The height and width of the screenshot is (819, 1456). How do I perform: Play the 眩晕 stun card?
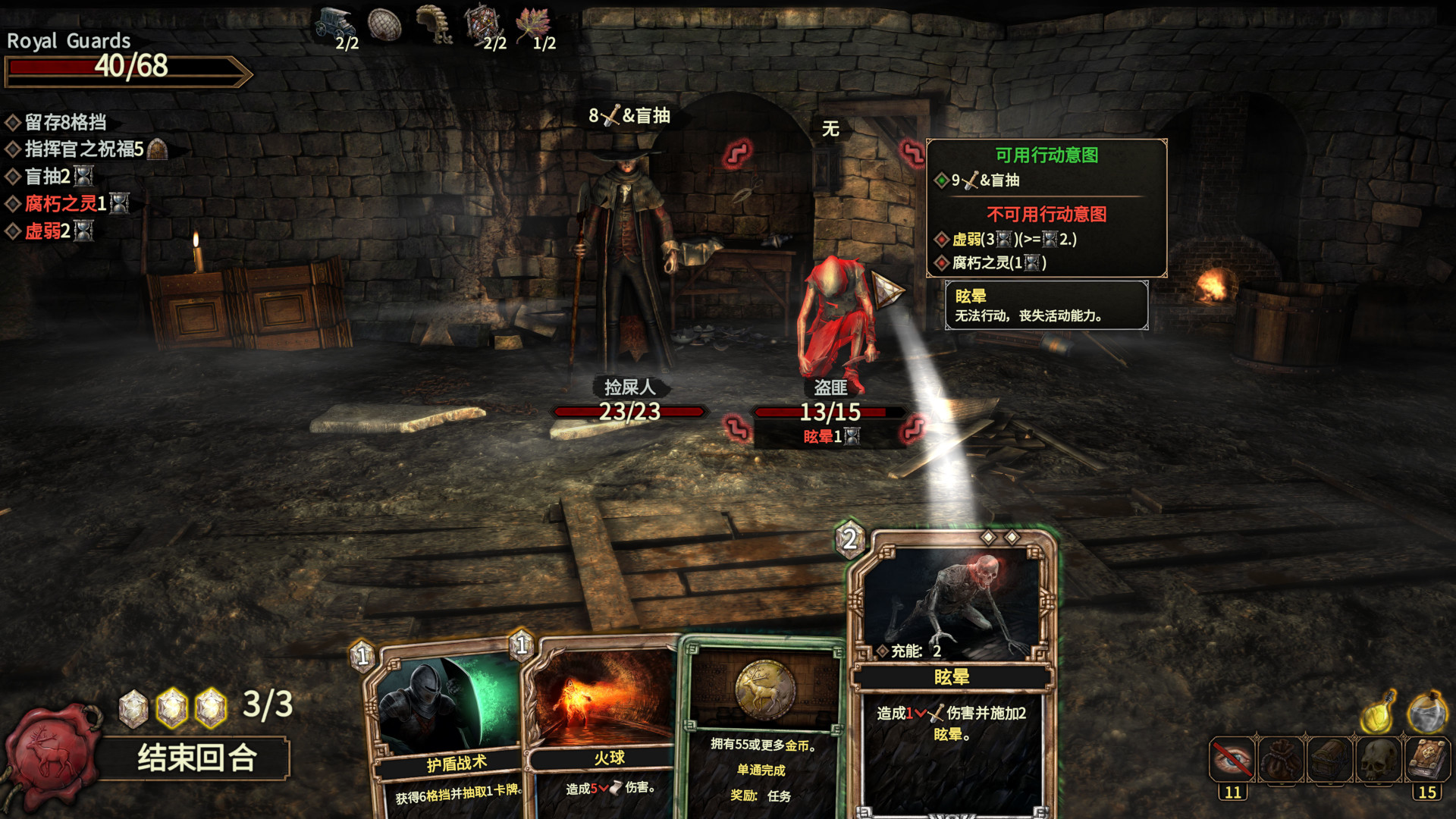952,675
